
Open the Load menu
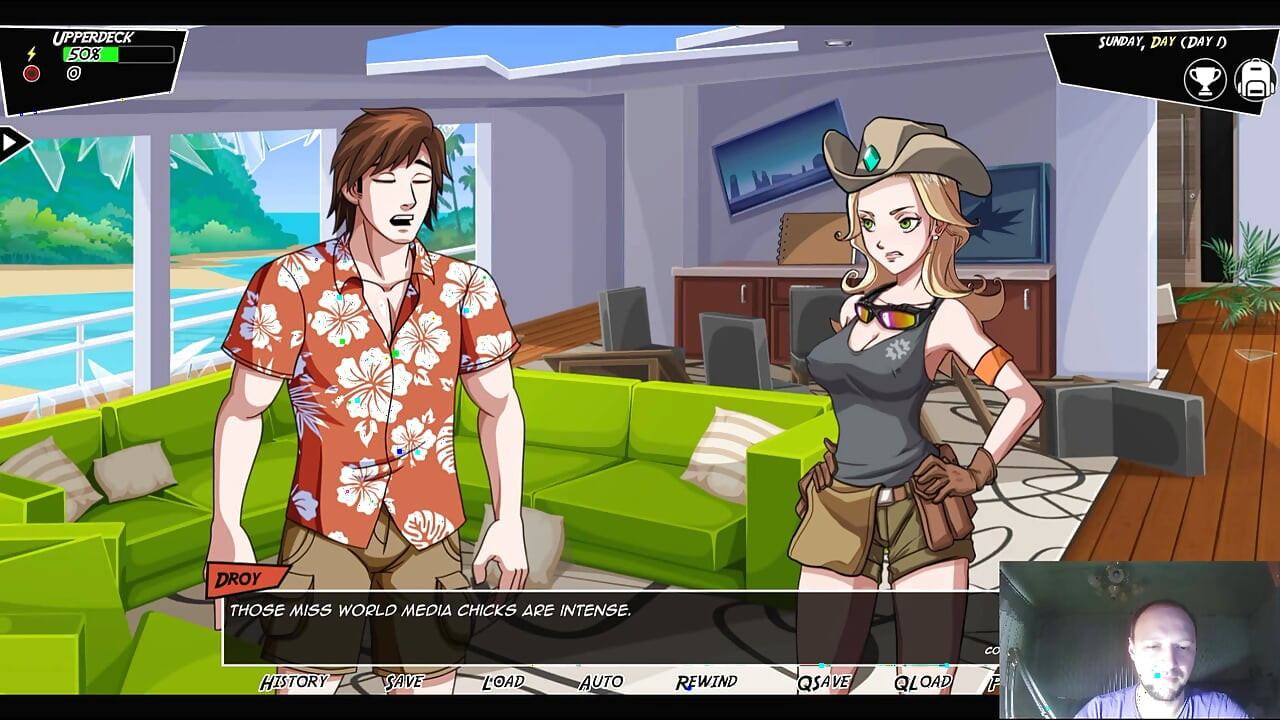[503, 682]
